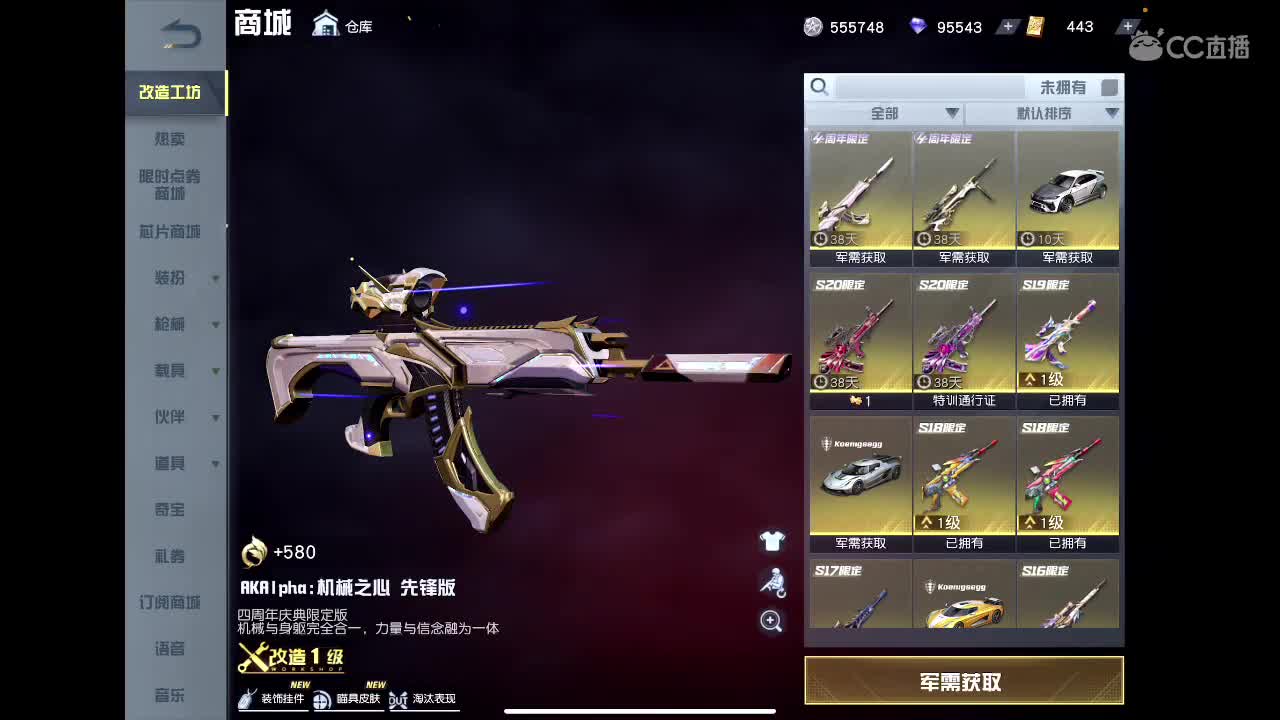Select the T-shirt outfit preview icon
The image size is (1280, 720).
click(770, 540)
